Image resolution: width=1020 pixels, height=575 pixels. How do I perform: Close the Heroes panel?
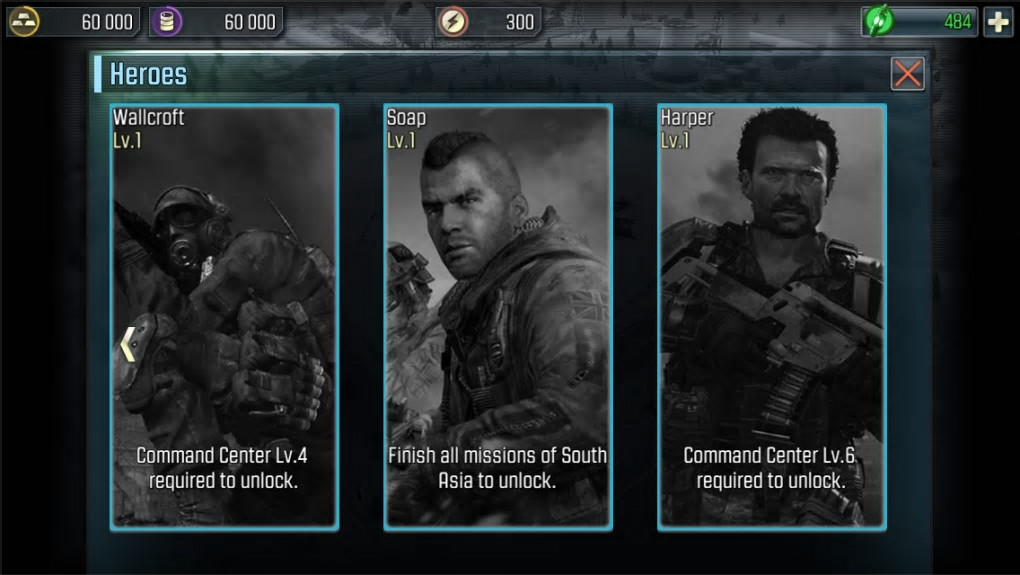[907, 73]
